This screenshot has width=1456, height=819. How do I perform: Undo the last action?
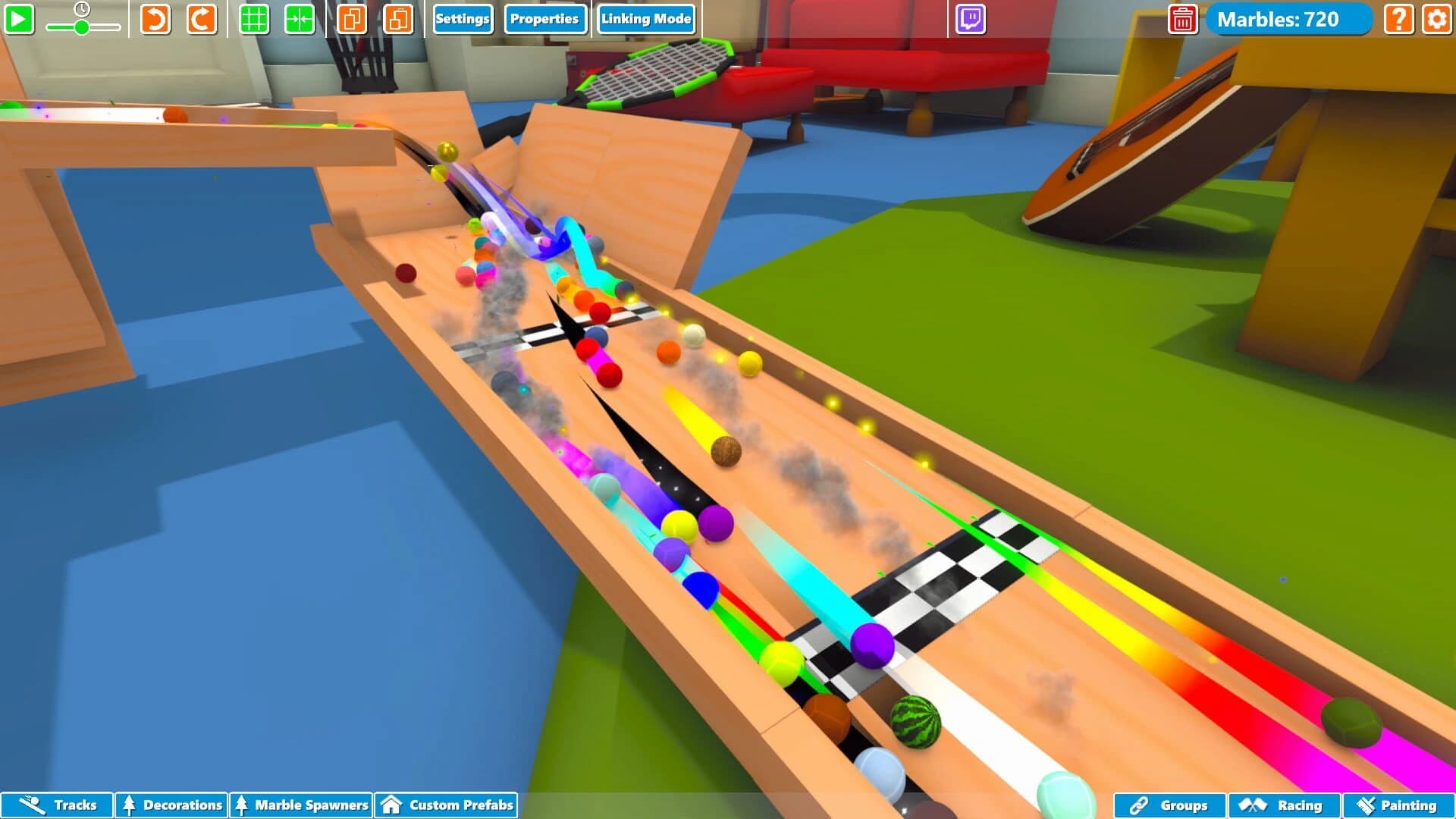click(154, 20)
